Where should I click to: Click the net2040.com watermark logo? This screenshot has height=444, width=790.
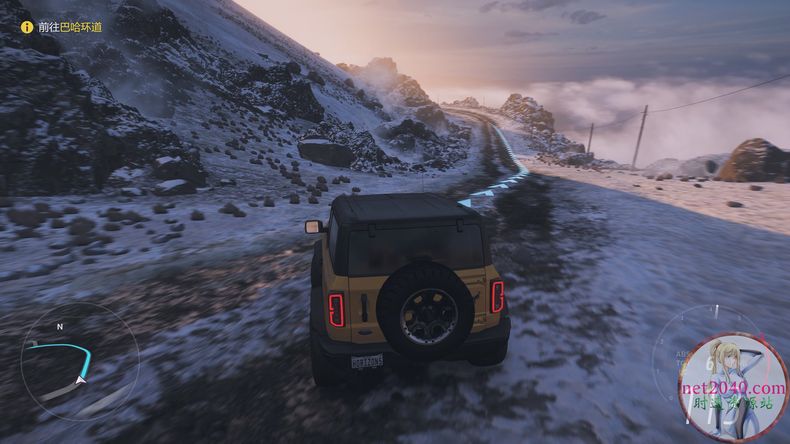(733, 389)
